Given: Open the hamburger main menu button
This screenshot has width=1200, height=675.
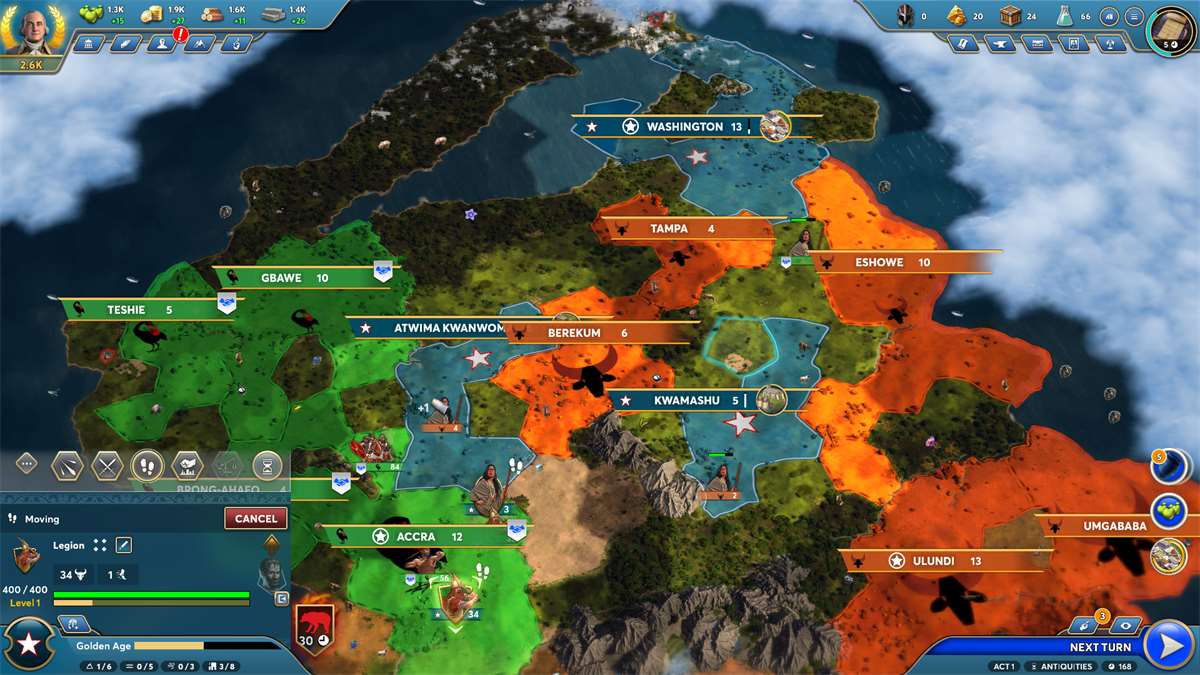Looking at the screenshot, I should [x=1134, y=16].
